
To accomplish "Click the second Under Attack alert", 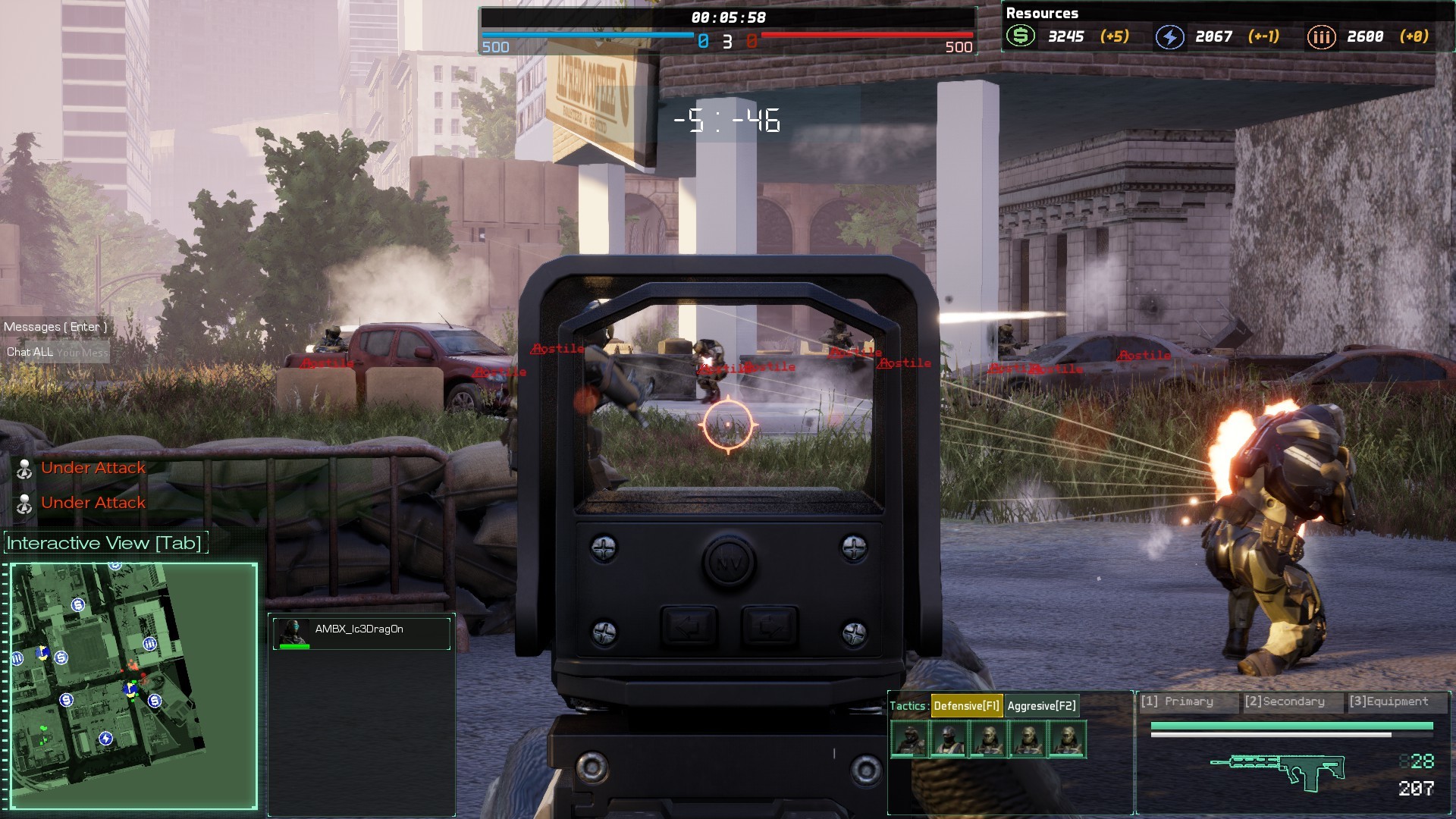I will point(93,502).
